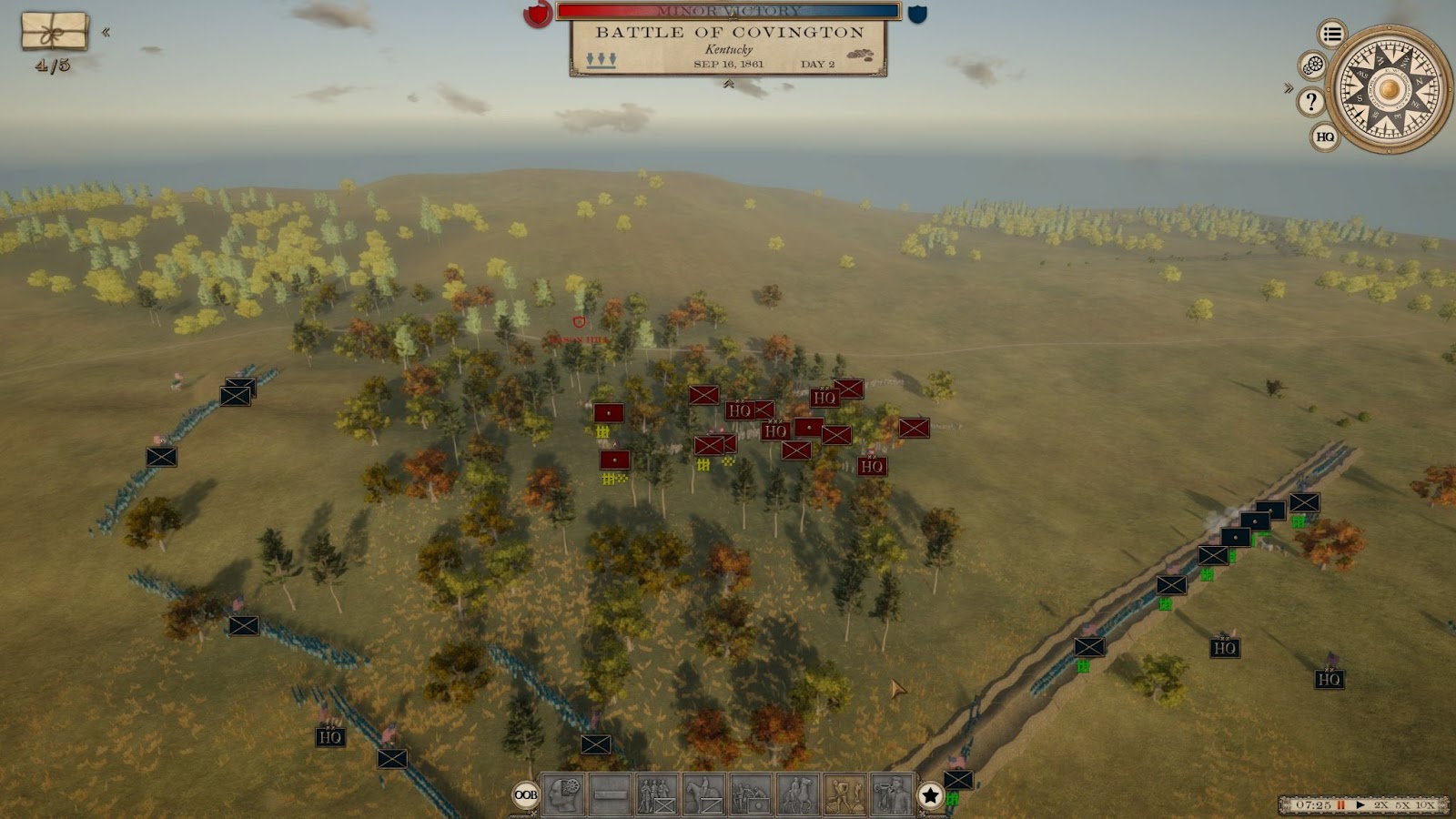Set game speed to 5X
Viewport: 1456px width, 819px height.
click(1402, 805)
